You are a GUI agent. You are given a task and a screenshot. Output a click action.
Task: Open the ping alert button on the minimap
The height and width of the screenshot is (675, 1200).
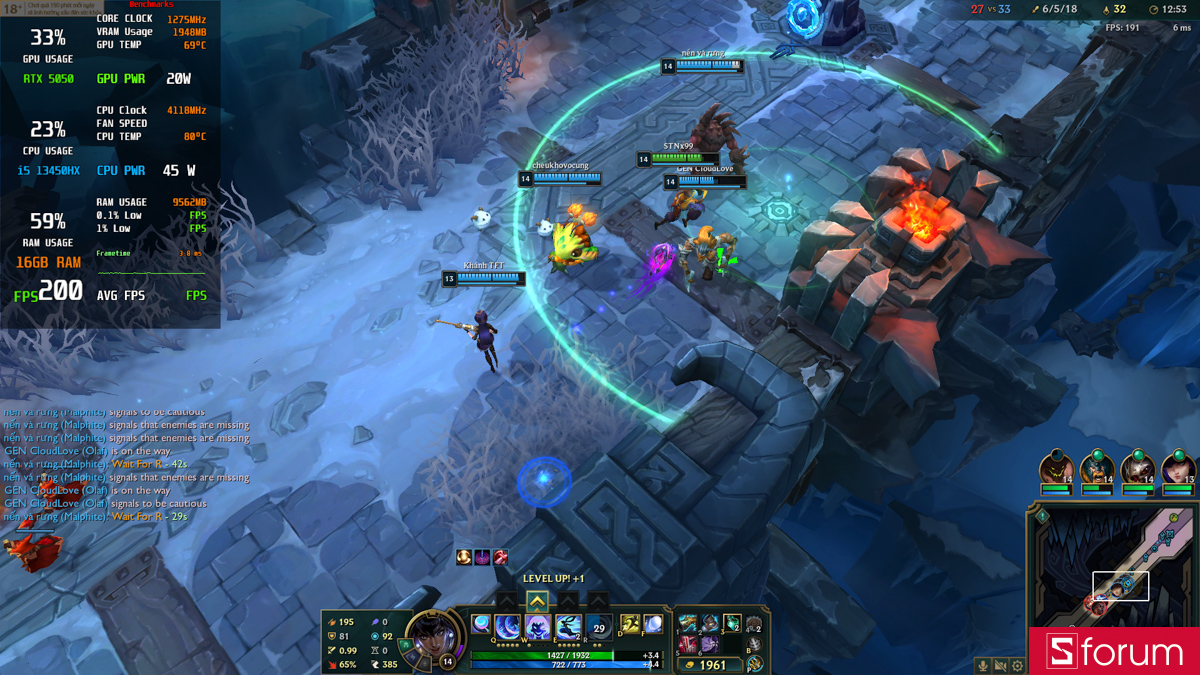tap(1041, 516)
